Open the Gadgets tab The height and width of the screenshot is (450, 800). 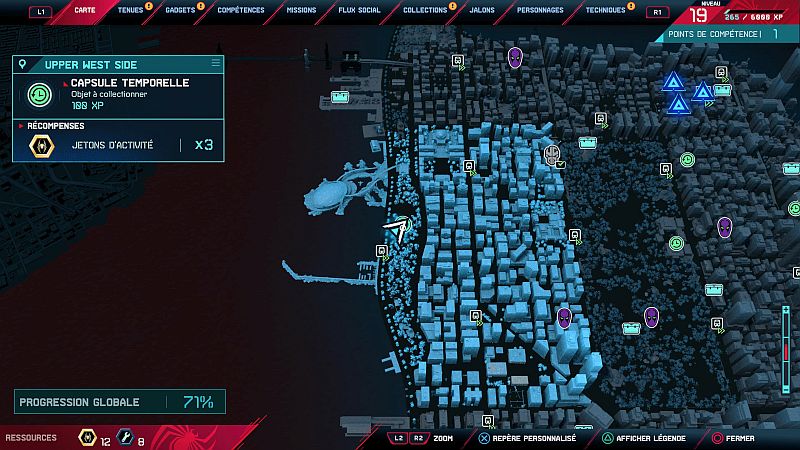(180, 11)
